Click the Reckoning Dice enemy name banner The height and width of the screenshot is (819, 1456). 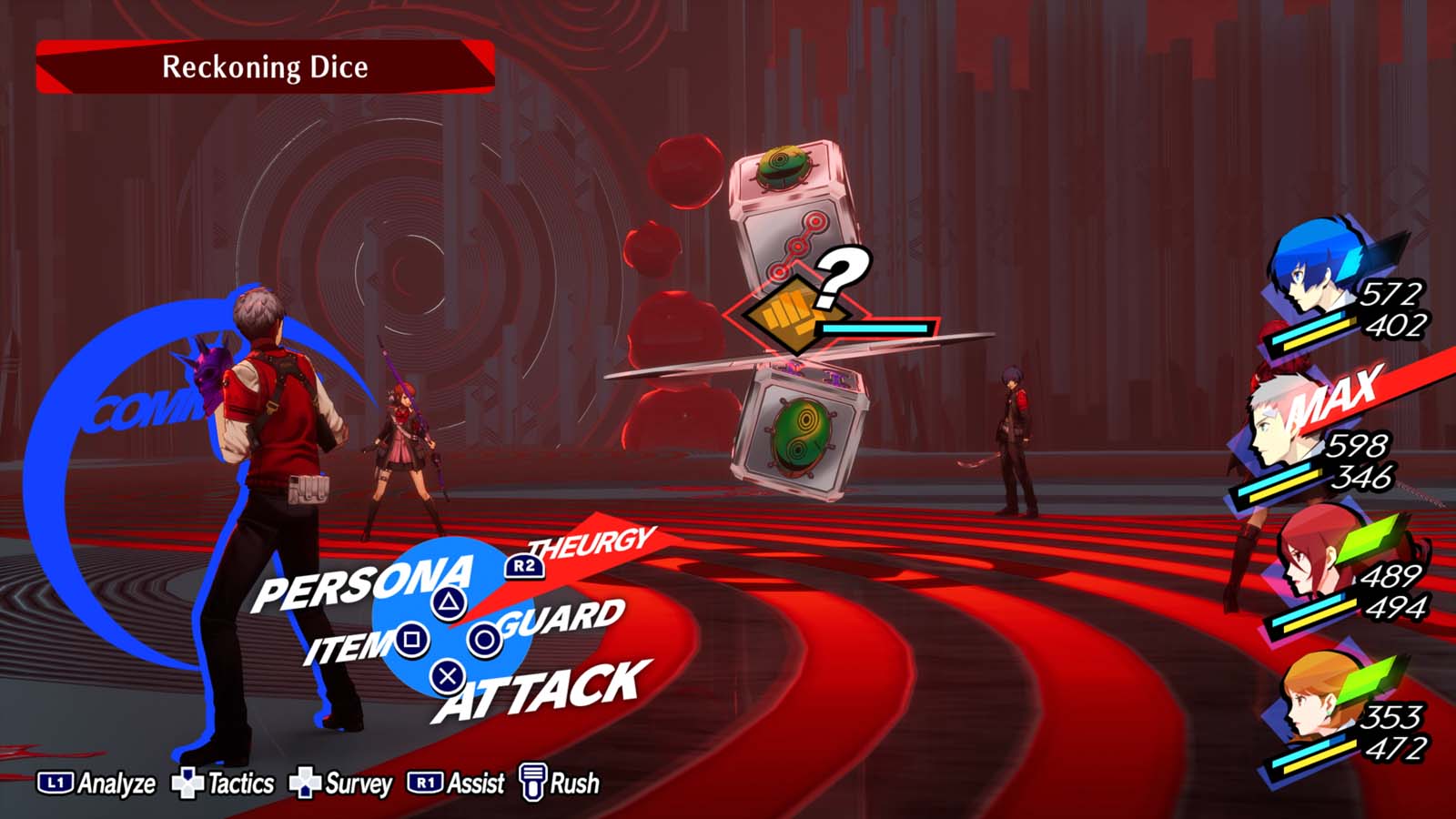[x=265, y=67]
